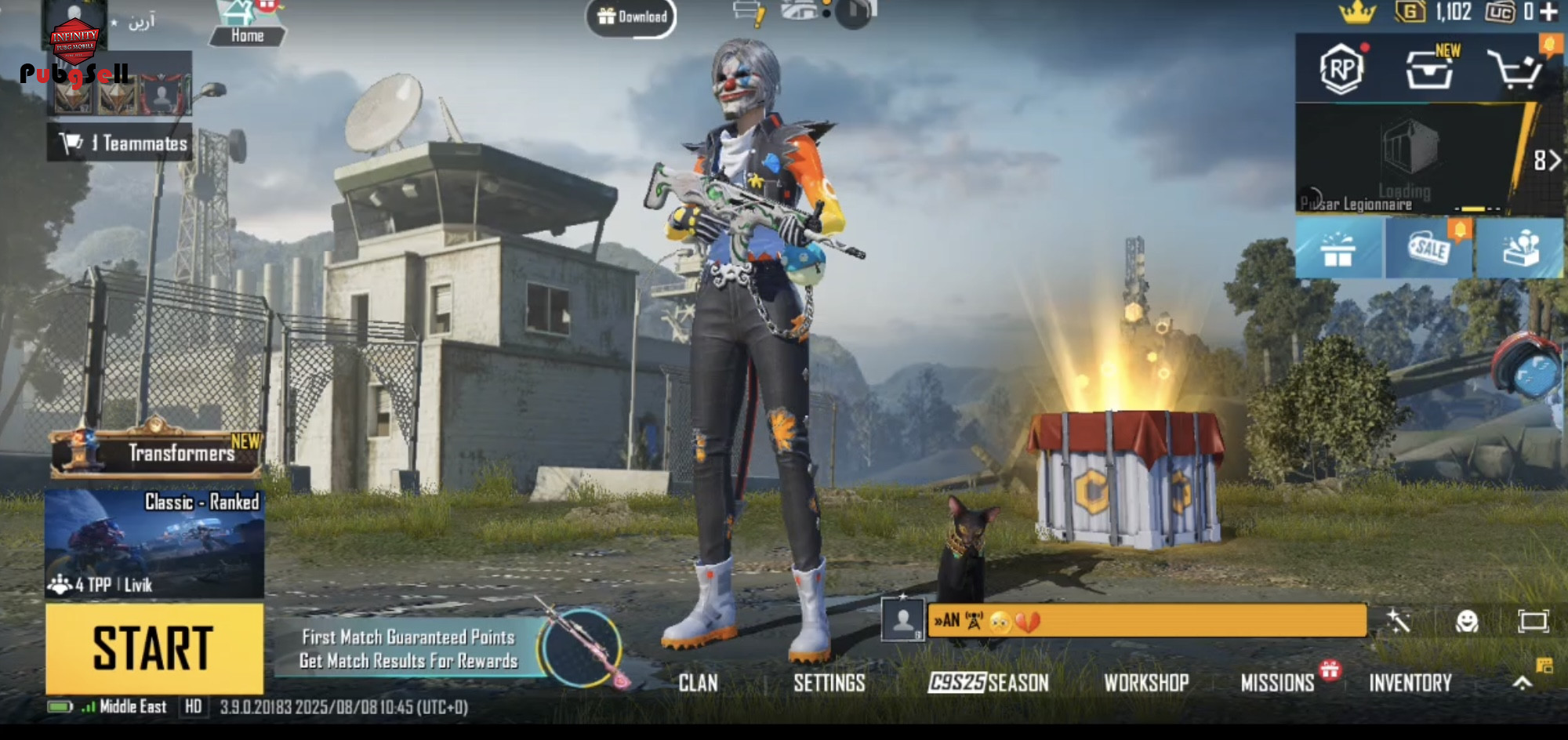Click the chat message box
The width and height of the screenshot is (1568, 740).
pos(1146,621)
